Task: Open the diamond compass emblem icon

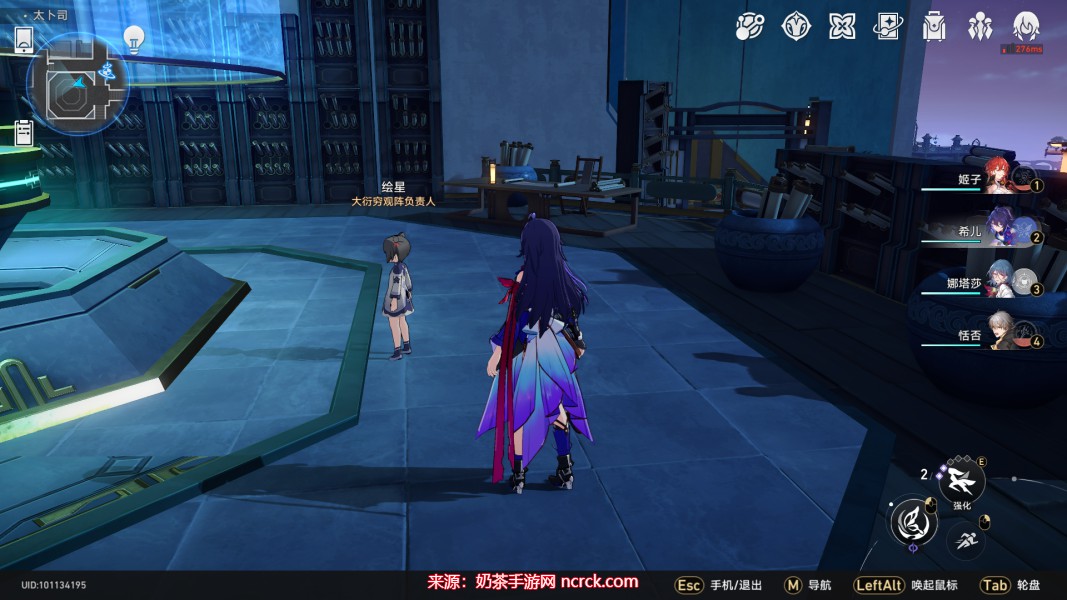Action: [x=796, y=26]
